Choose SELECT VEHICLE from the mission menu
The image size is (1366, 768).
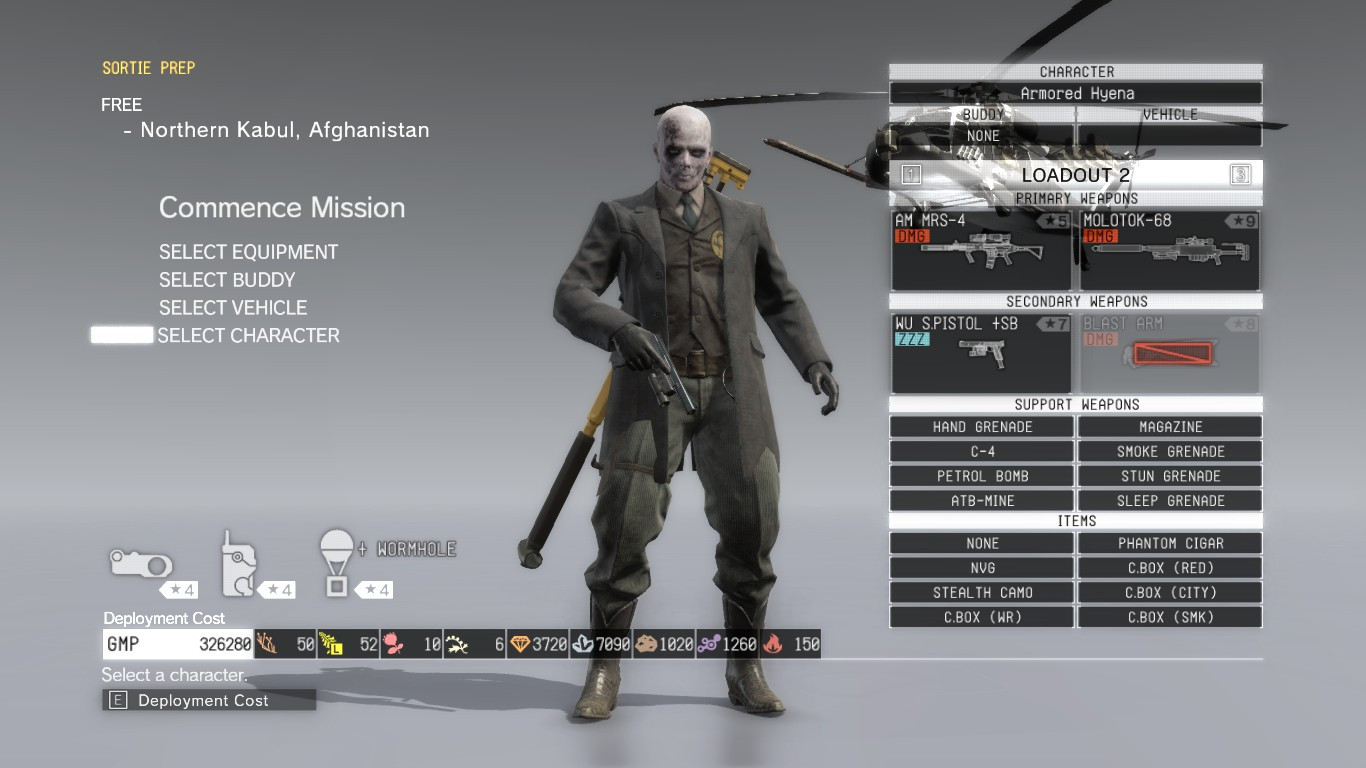click(232, 307)
